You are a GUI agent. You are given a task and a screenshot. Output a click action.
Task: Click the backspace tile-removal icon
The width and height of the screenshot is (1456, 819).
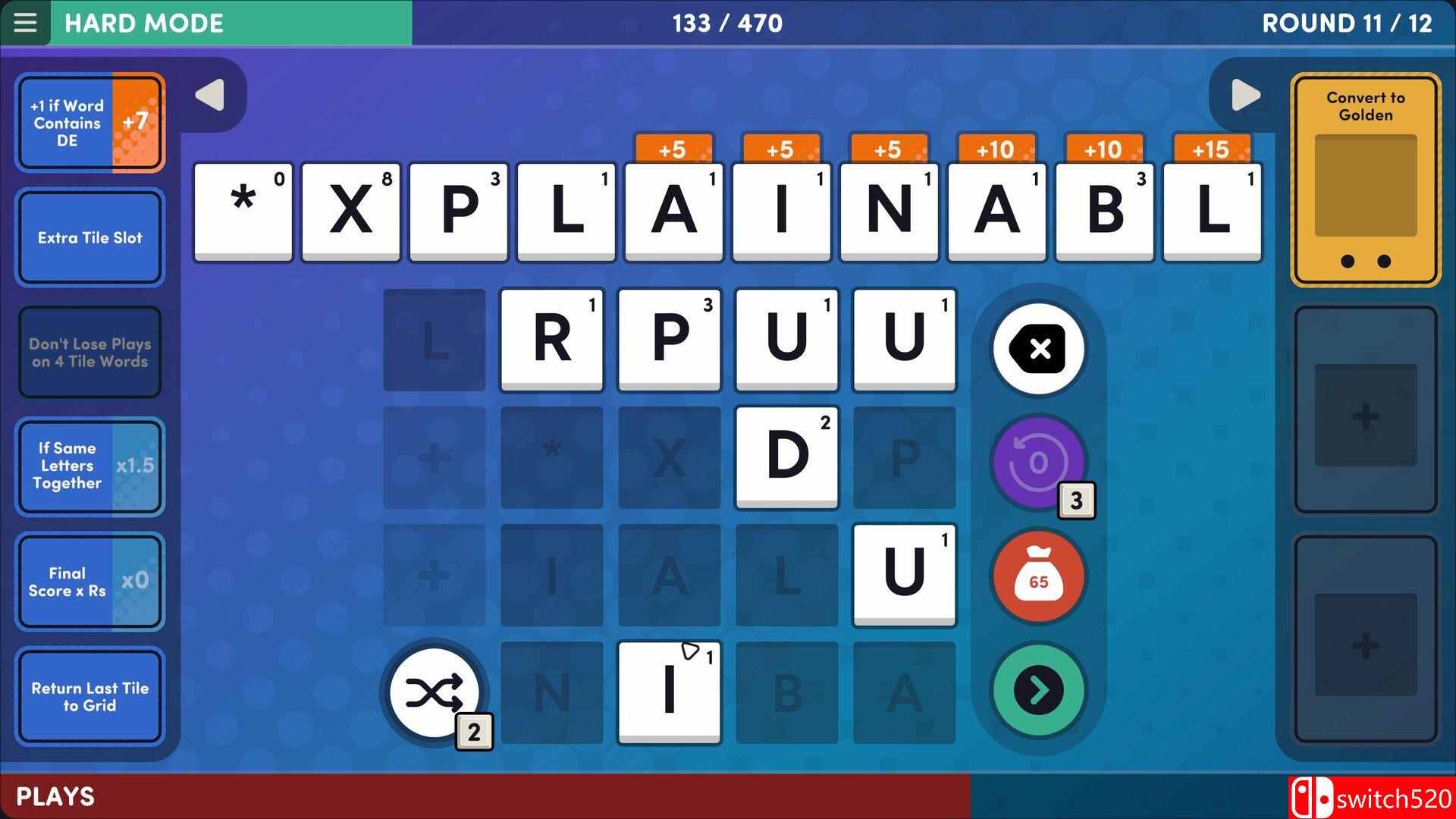(x=1038, y=349)
